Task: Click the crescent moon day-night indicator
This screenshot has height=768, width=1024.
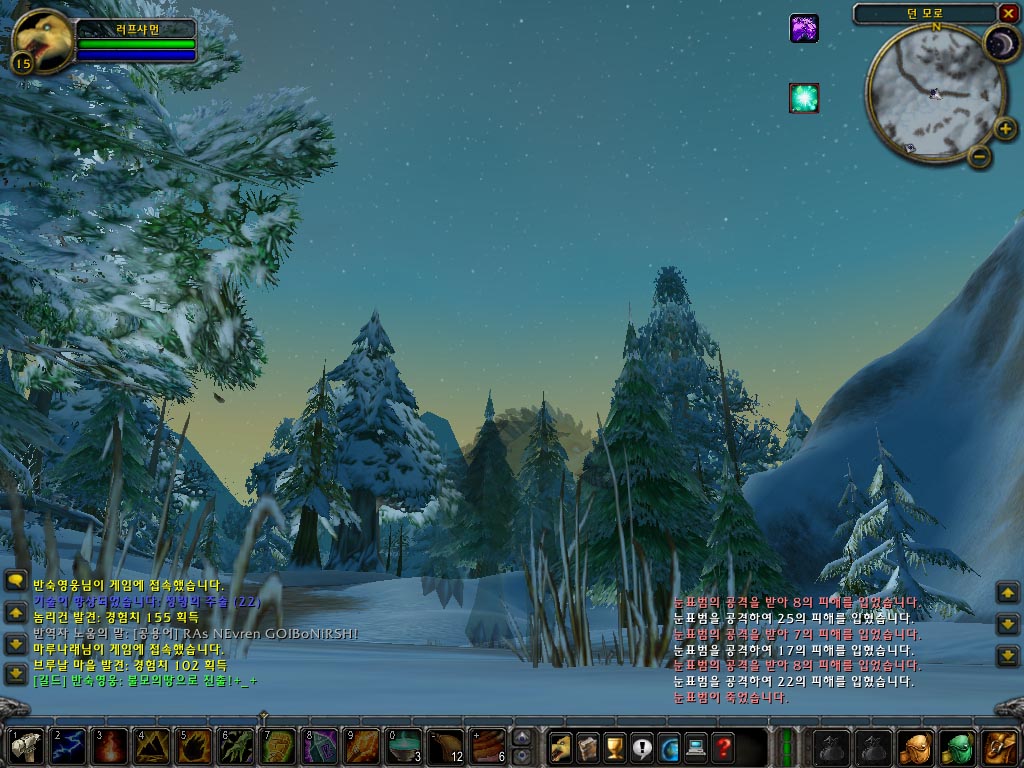Action: click(x=1000, y=43)
